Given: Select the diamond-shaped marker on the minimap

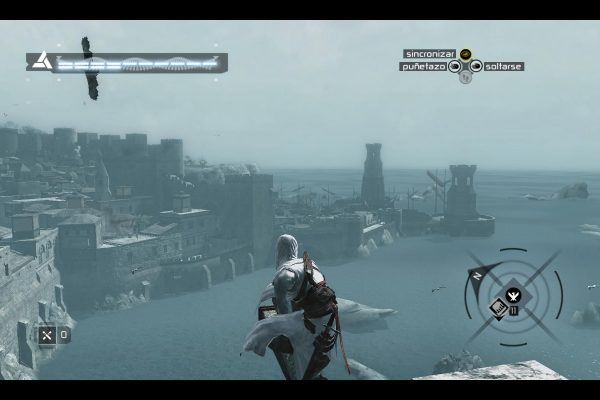Looking at the screenshot, I should click(x=498, y=307).
